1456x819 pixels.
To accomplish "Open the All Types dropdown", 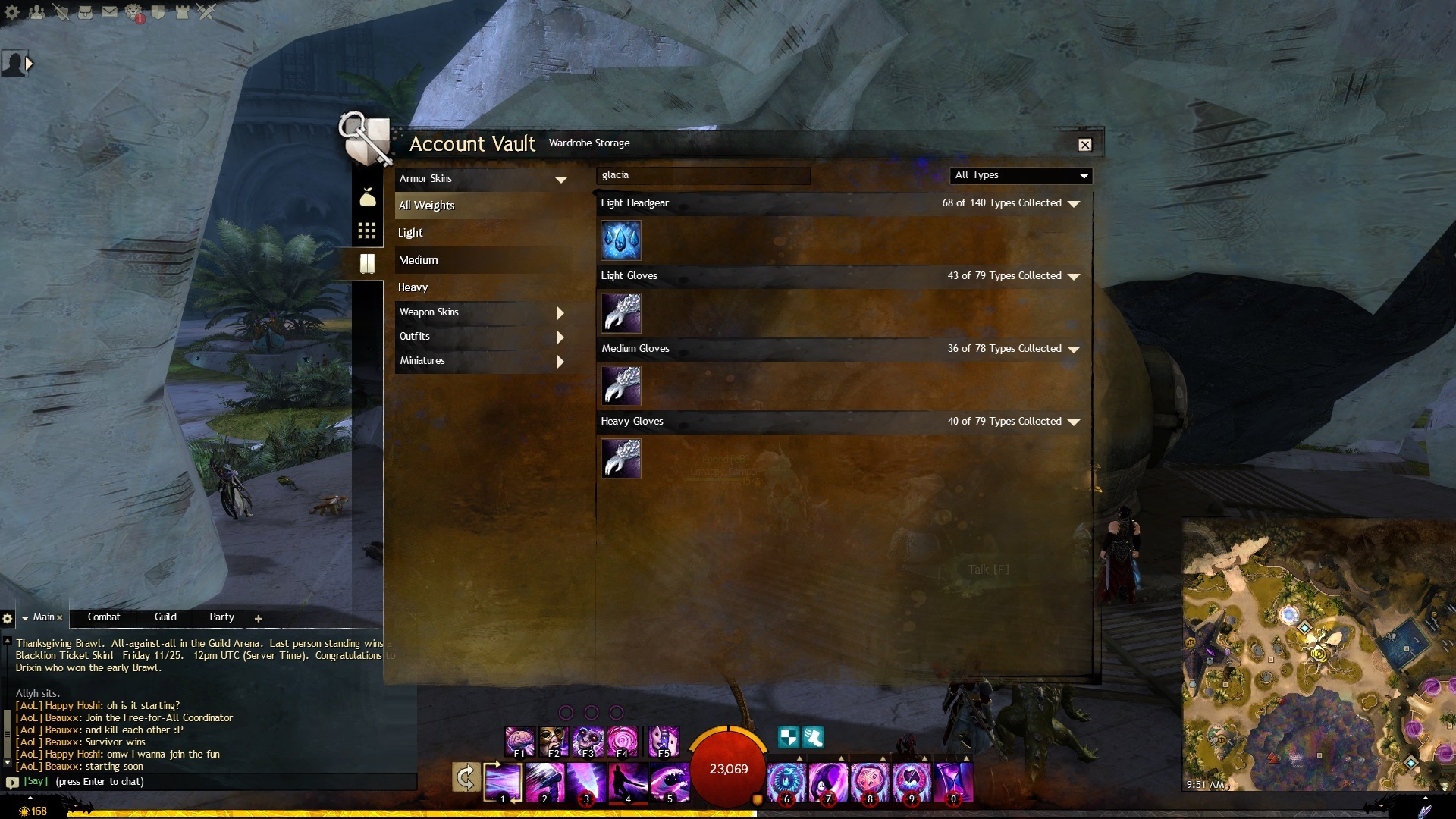I will [1021, 176].
